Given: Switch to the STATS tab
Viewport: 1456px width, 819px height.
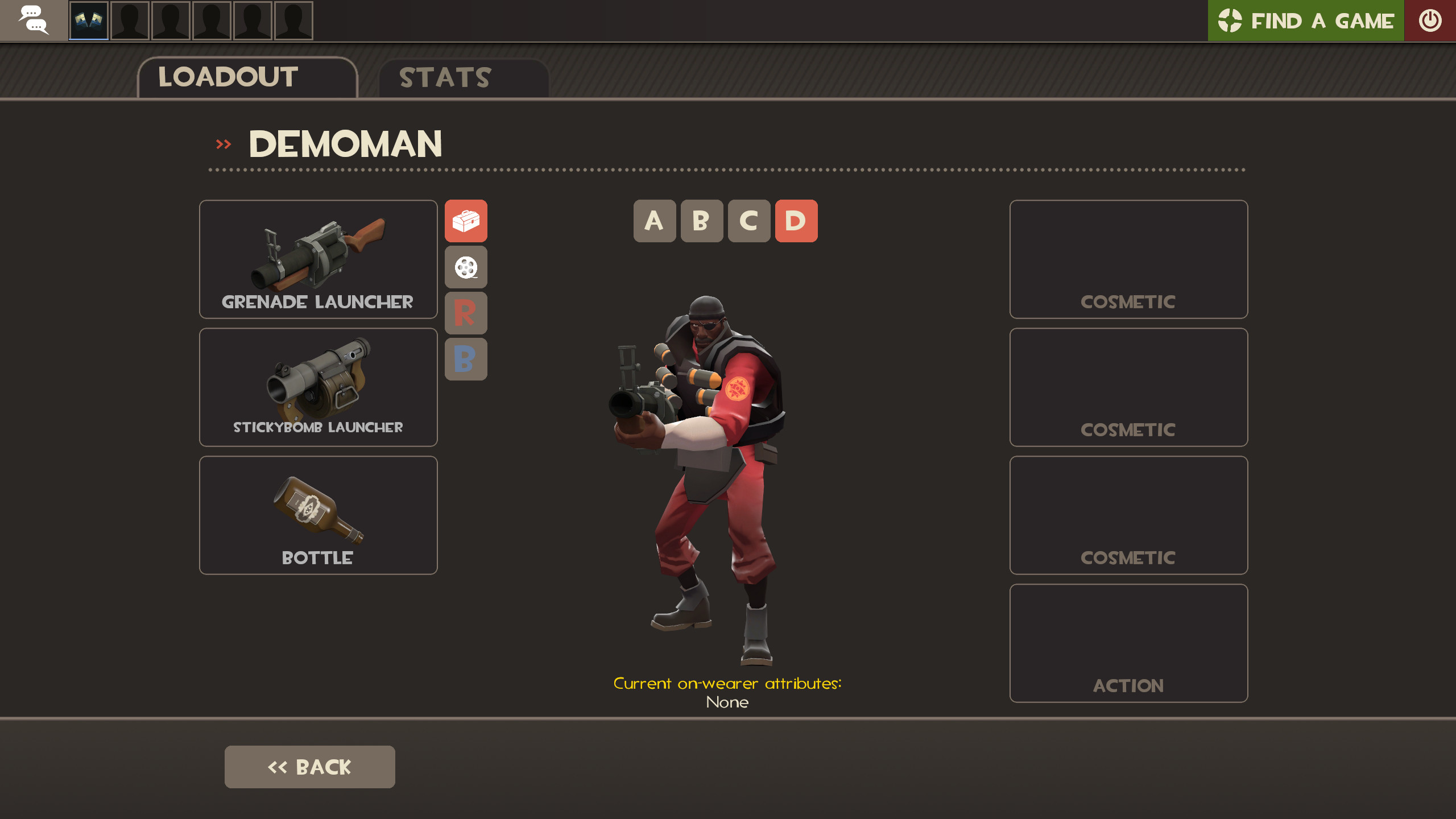Looking at the screenshot, I should coord(444,77).
